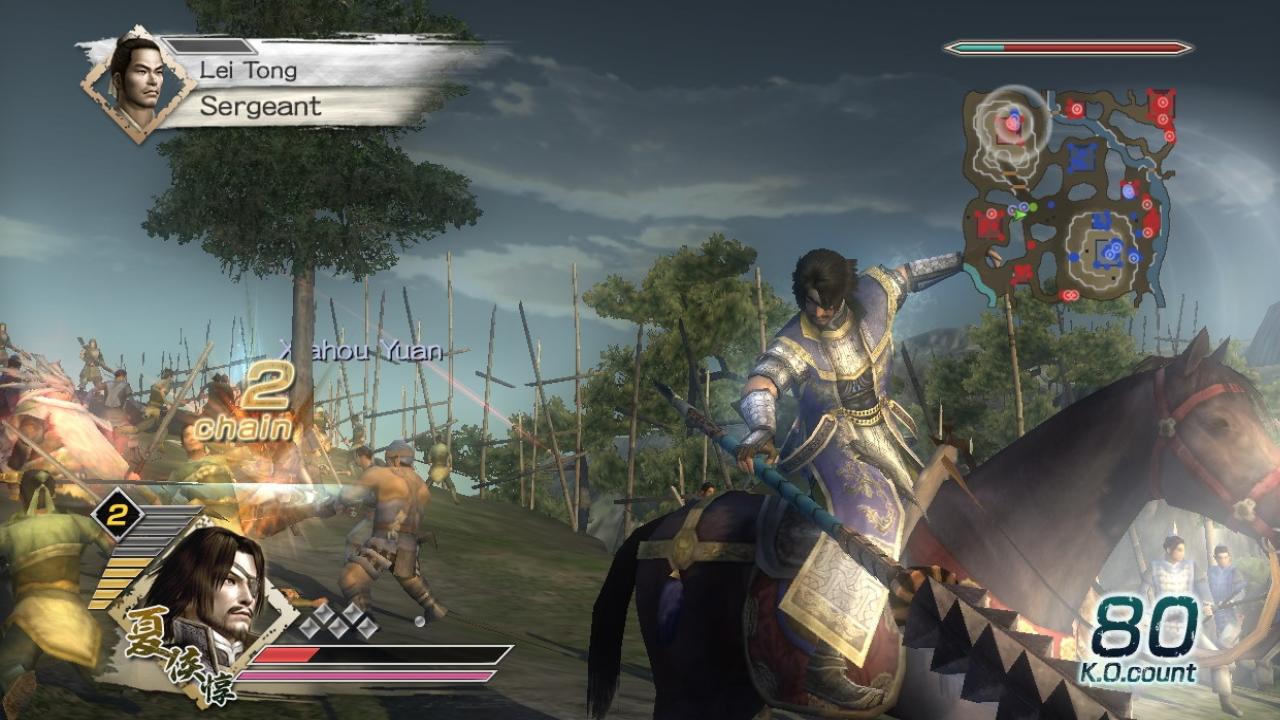The width and height of the screenshot is (1280, 720).
Task: Click the battlefield minimap
Action: tap(1070, 195)
